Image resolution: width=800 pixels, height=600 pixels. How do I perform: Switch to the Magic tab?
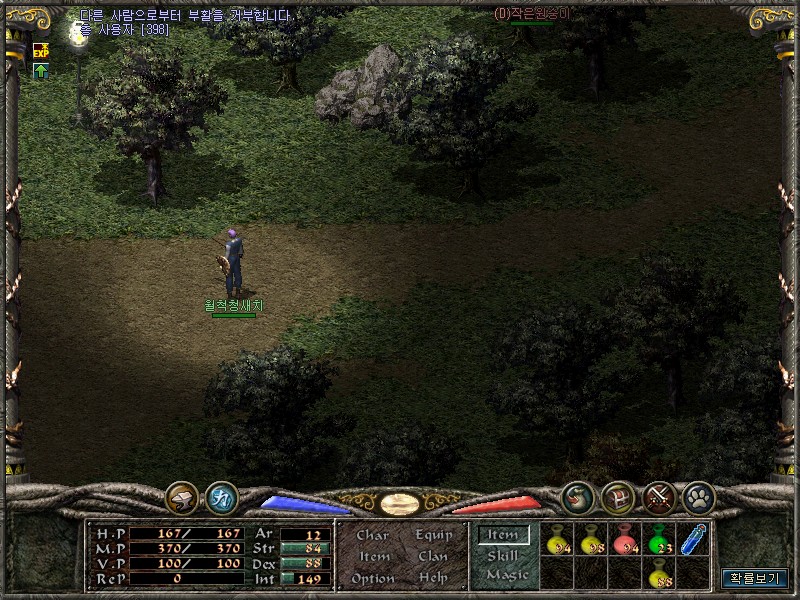[x=506, y=575]
